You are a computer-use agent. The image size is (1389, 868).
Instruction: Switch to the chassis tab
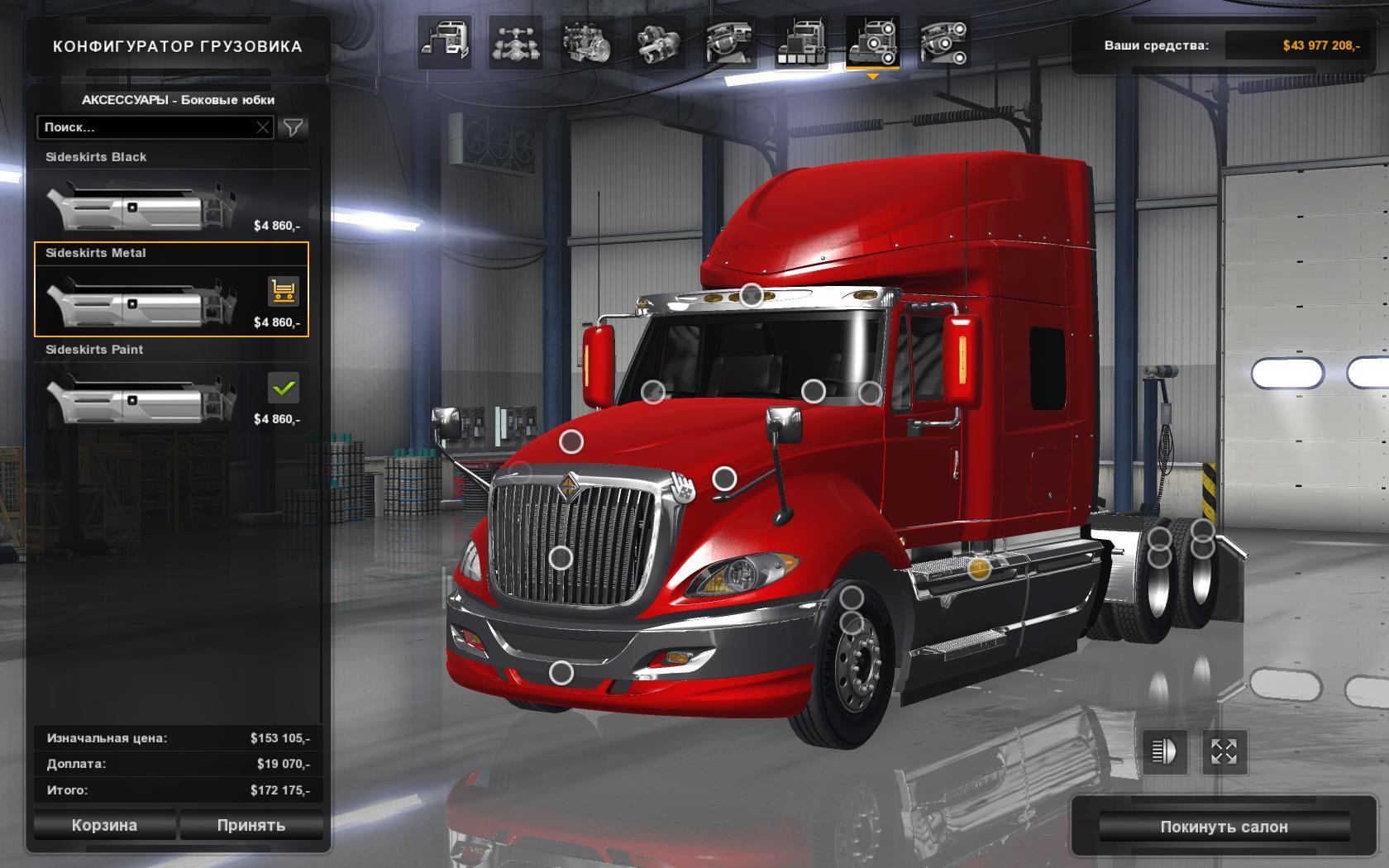(x=515, y=42)
